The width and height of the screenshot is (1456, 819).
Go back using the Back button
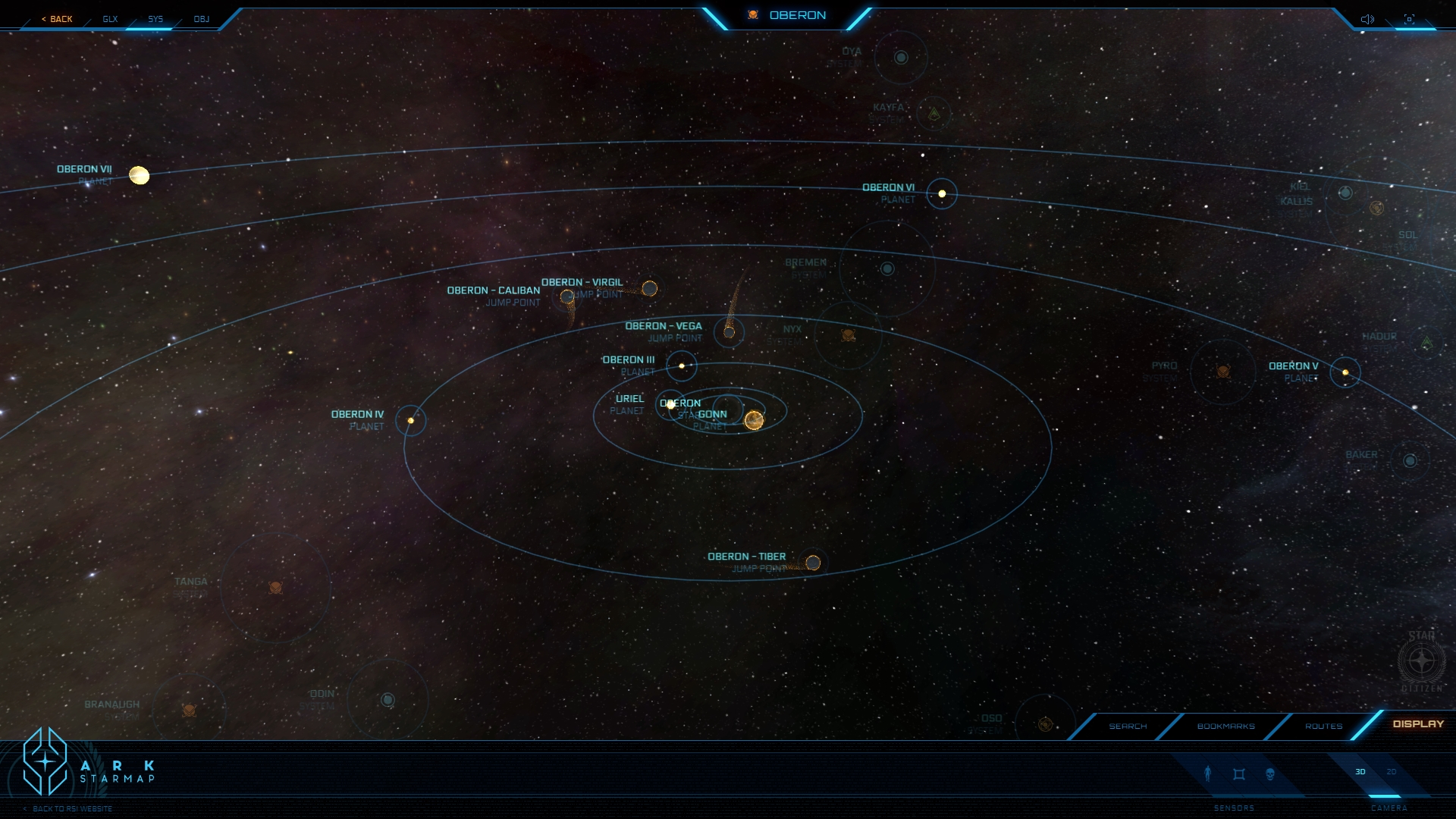point(58,19)
